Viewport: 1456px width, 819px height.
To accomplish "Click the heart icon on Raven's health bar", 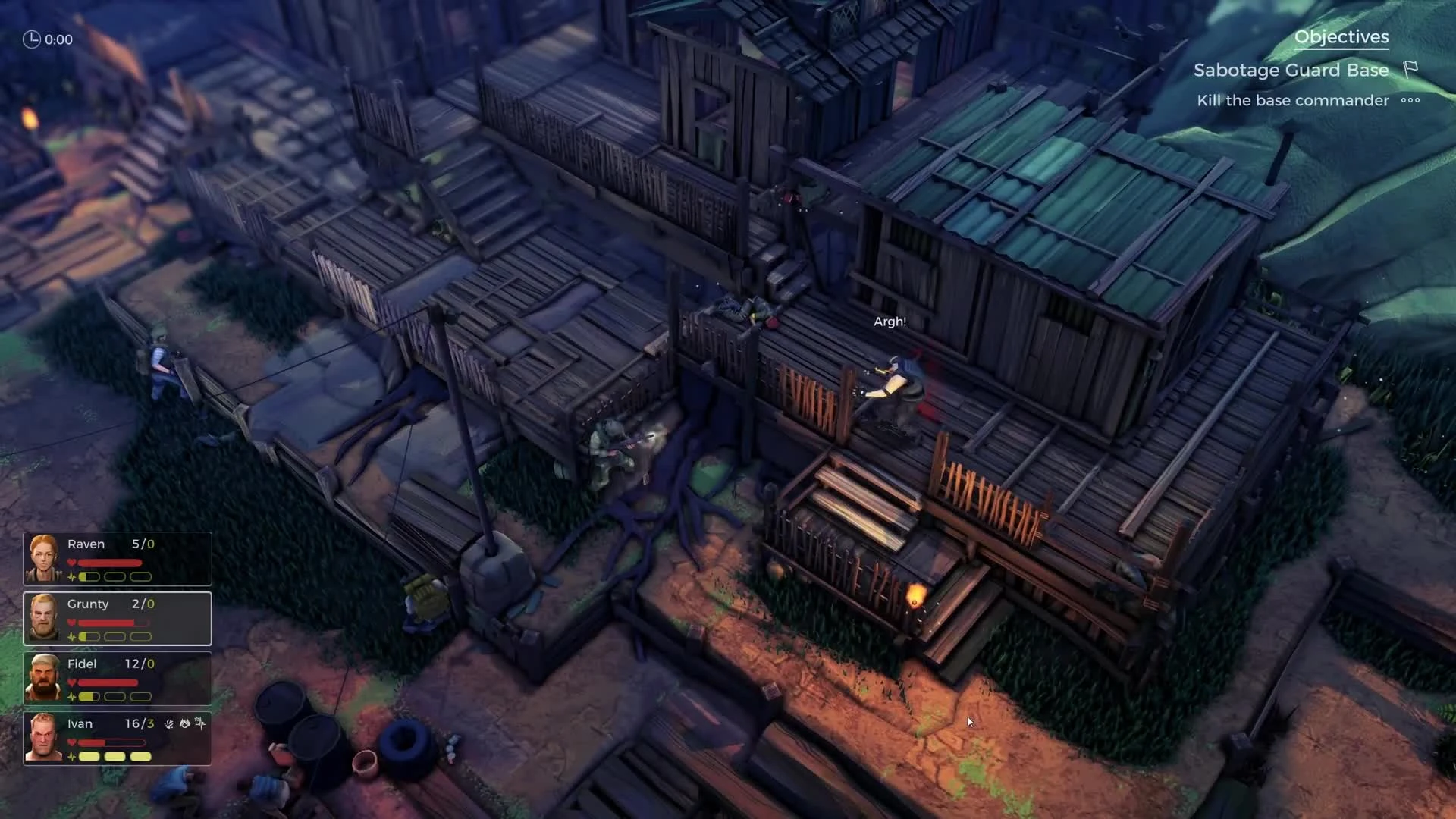I will [x=71, y=563].
